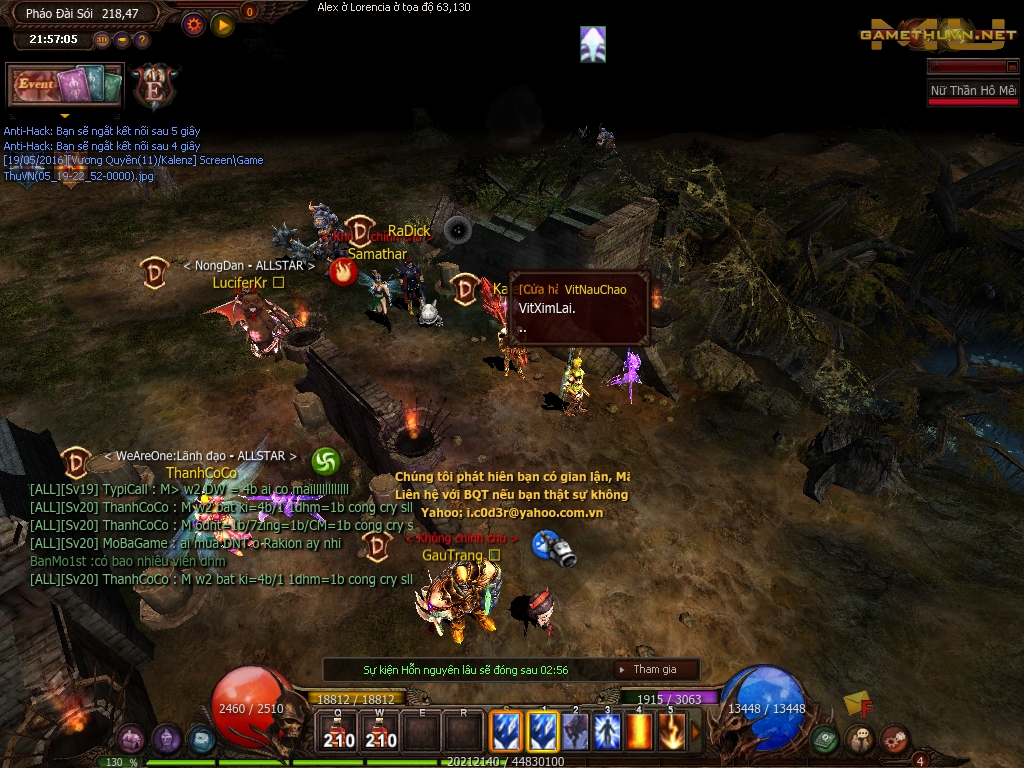
Task: Use the Q slot red potion
Action: tap(338, 731)
